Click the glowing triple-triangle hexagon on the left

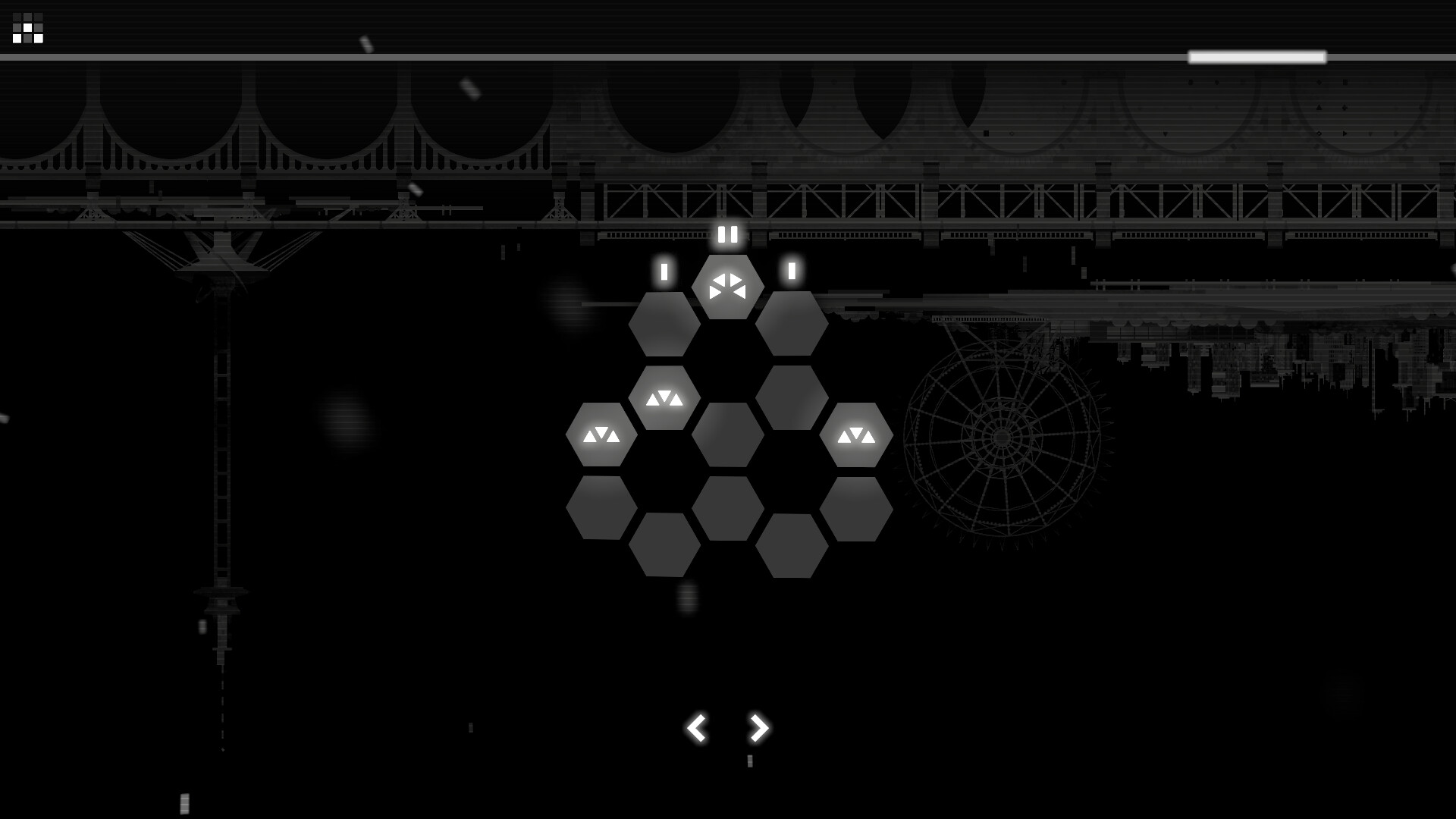click(601, 435)
